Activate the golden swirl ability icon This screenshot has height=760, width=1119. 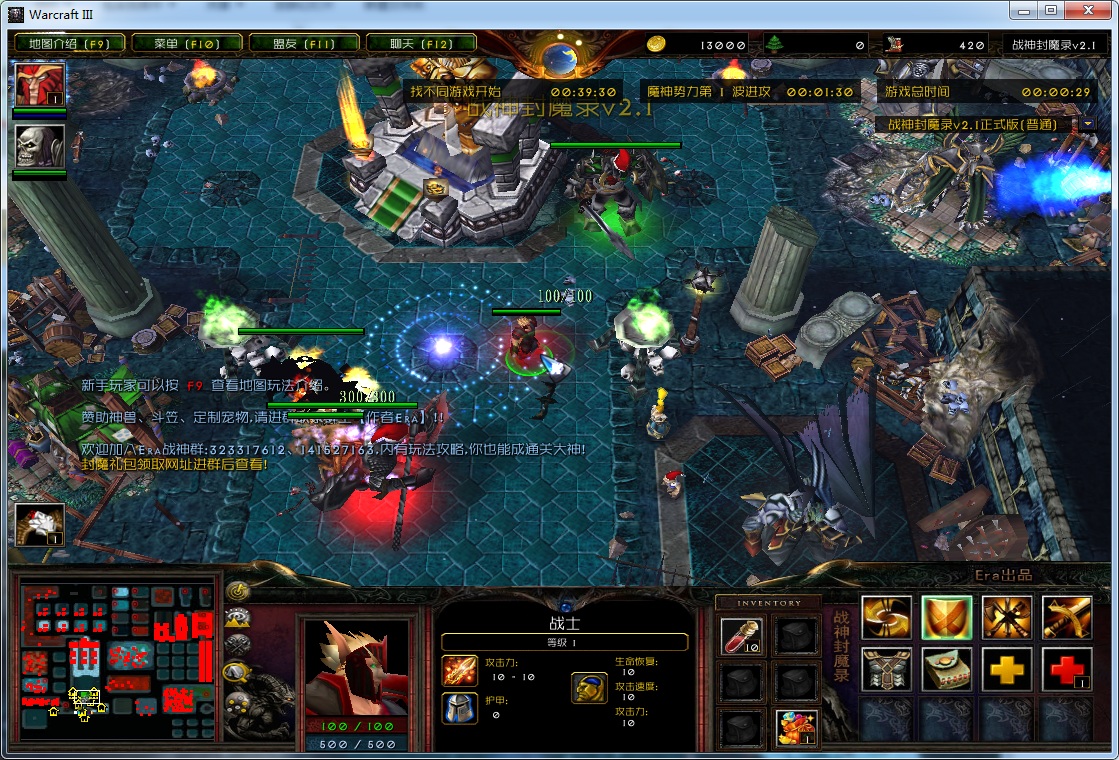(x=887, y=618)
